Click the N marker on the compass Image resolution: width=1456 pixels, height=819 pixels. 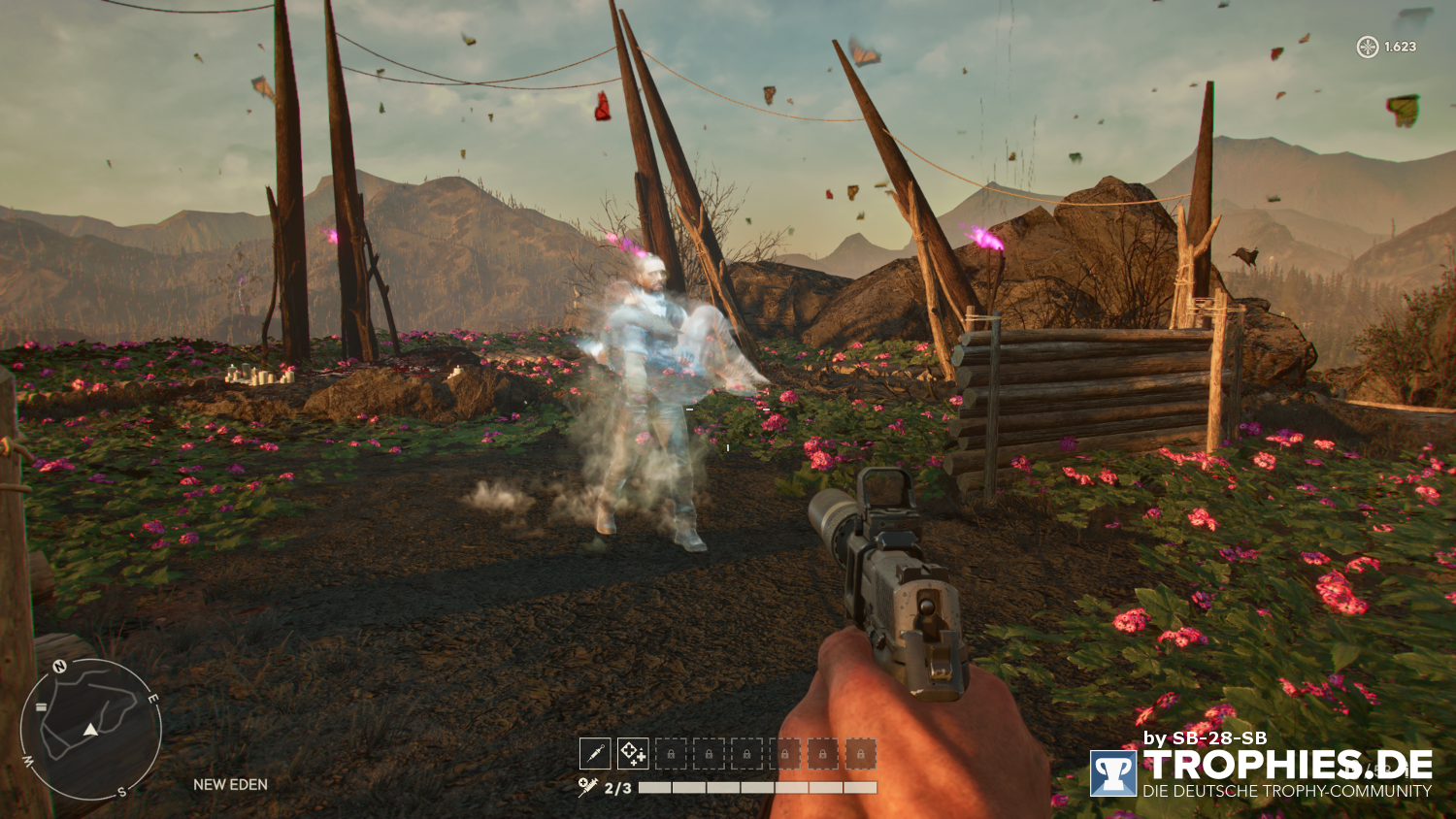(x=60, y=667)
